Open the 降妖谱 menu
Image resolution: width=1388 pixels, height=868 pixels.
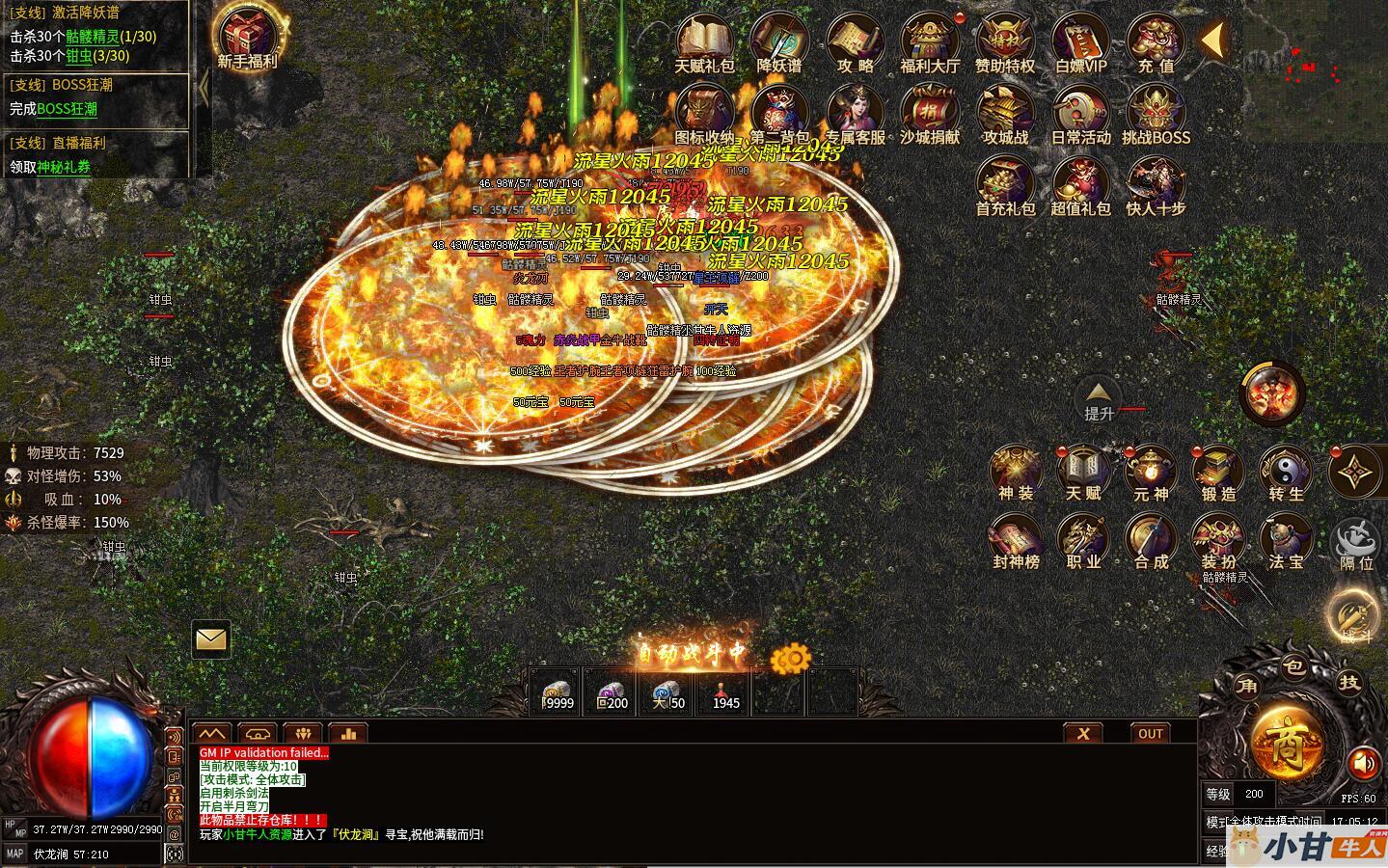[x=778, y=41]
